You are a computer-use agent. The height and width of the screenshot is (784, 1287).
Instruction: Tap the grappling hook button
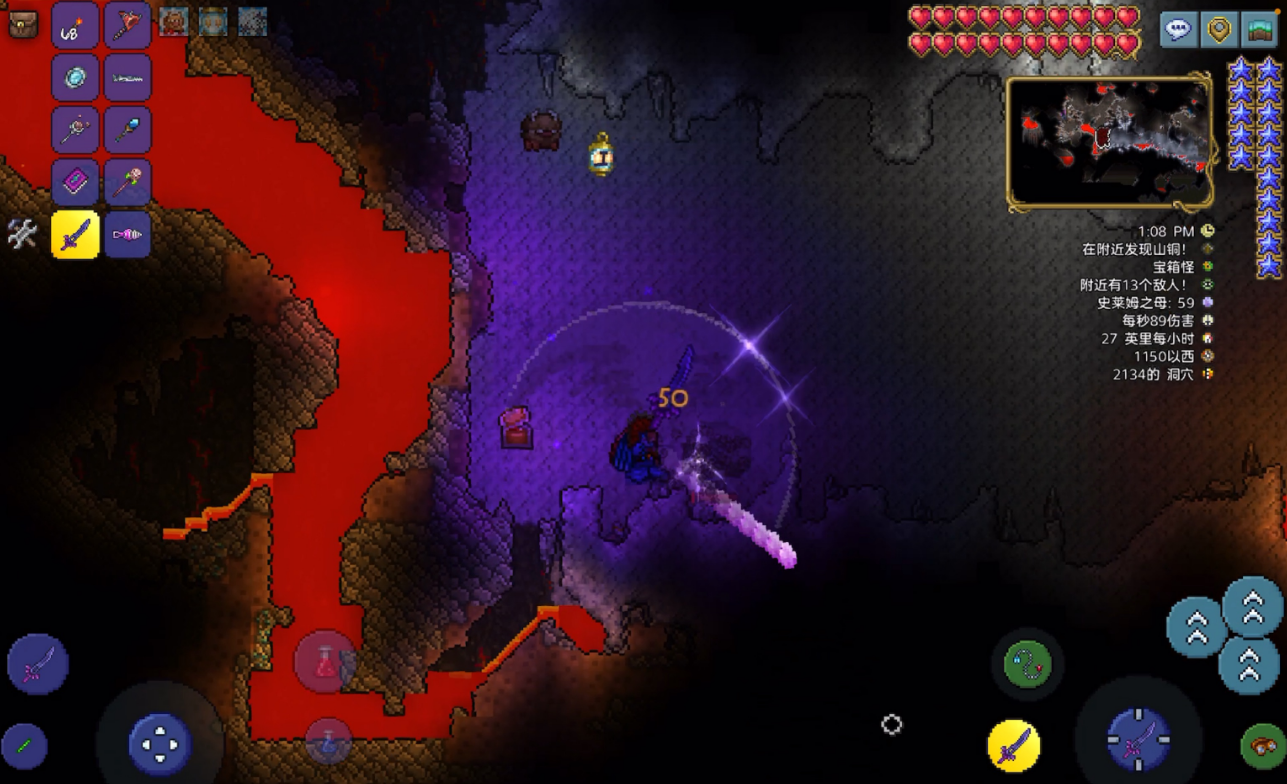pyautogui.click(x=1027, y=662)
